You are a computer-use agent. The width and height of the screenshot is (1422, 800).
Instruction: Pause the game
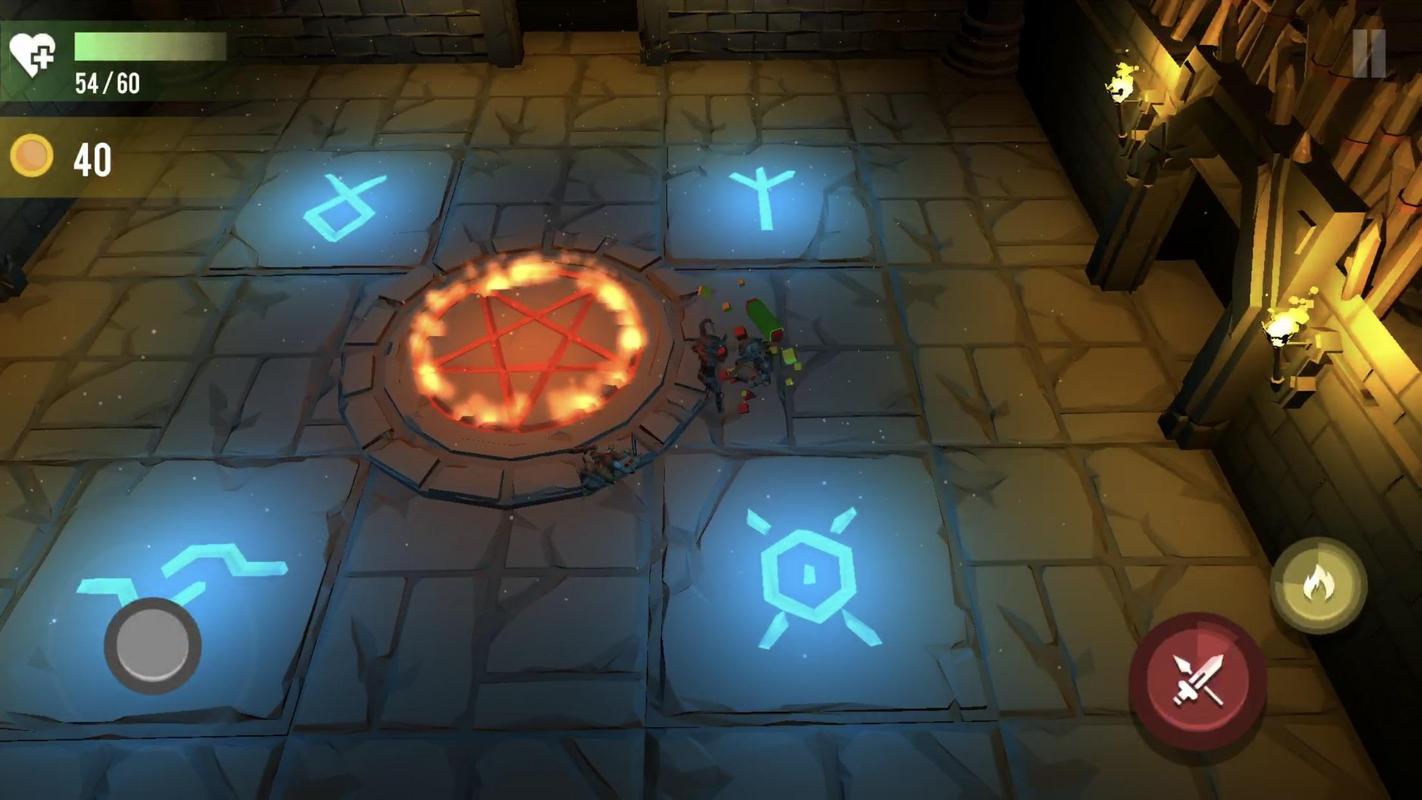click(x=1369, y=53)
